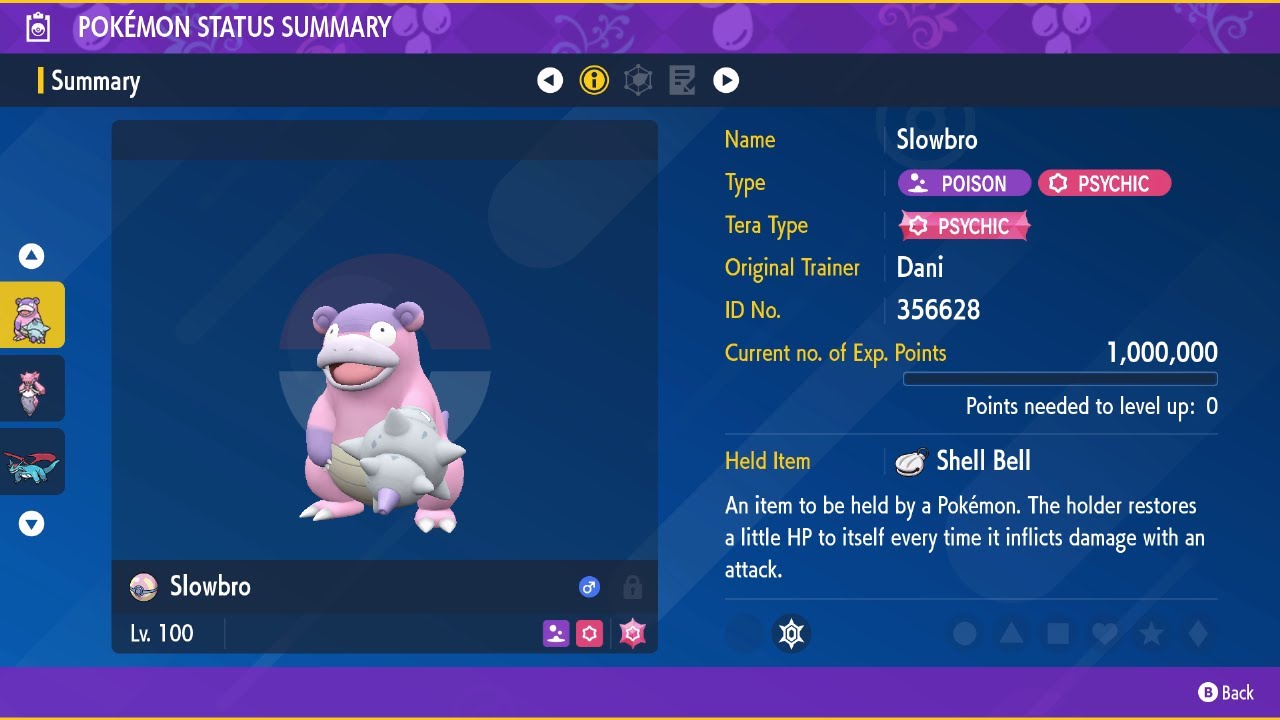The width and height of the screenshot is (1280, 720).
Task: Click the Pokémon Status Summary header
Action: coord(234,27)
